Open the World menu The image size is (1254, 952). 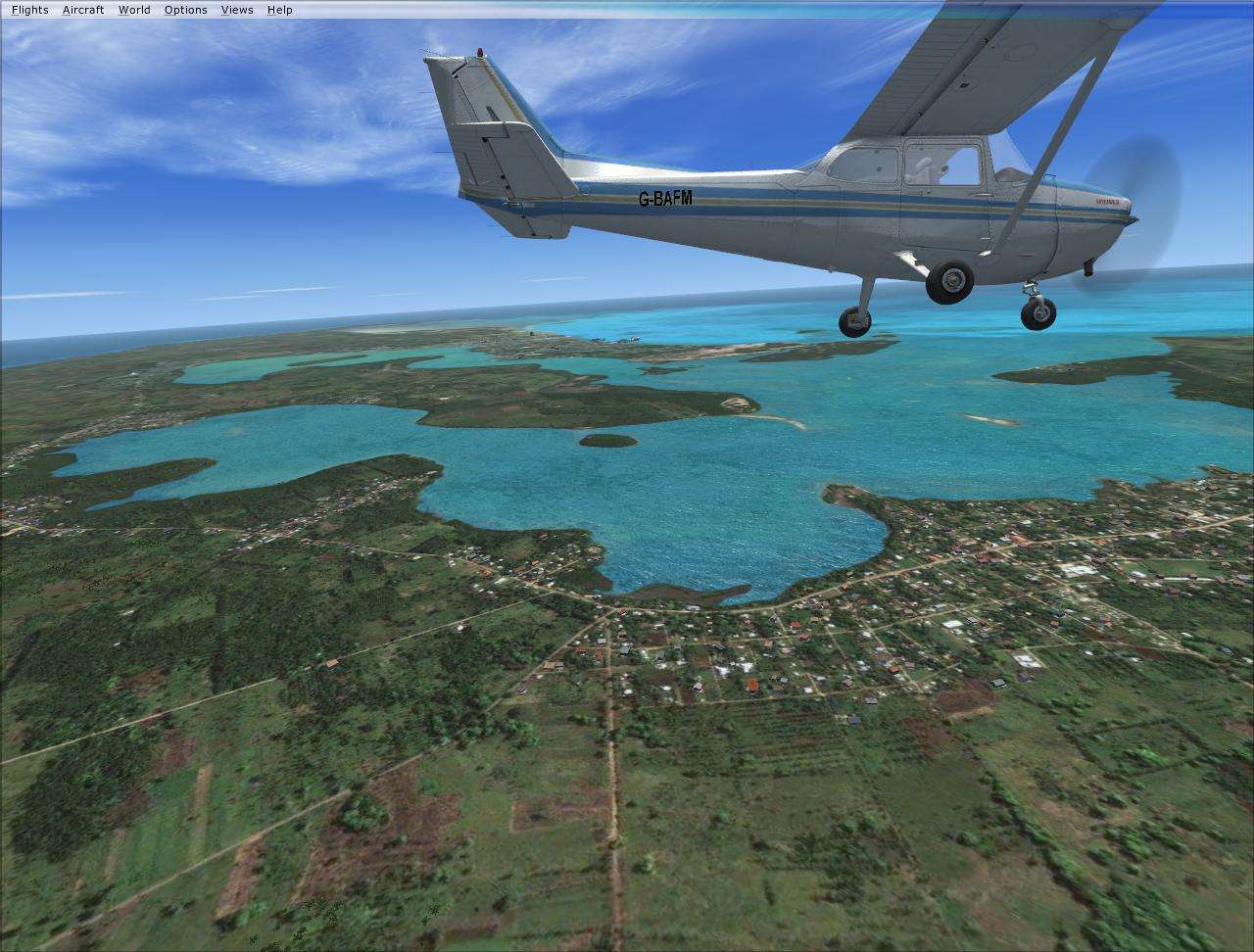pyautogui.click(x=134, y=10)
